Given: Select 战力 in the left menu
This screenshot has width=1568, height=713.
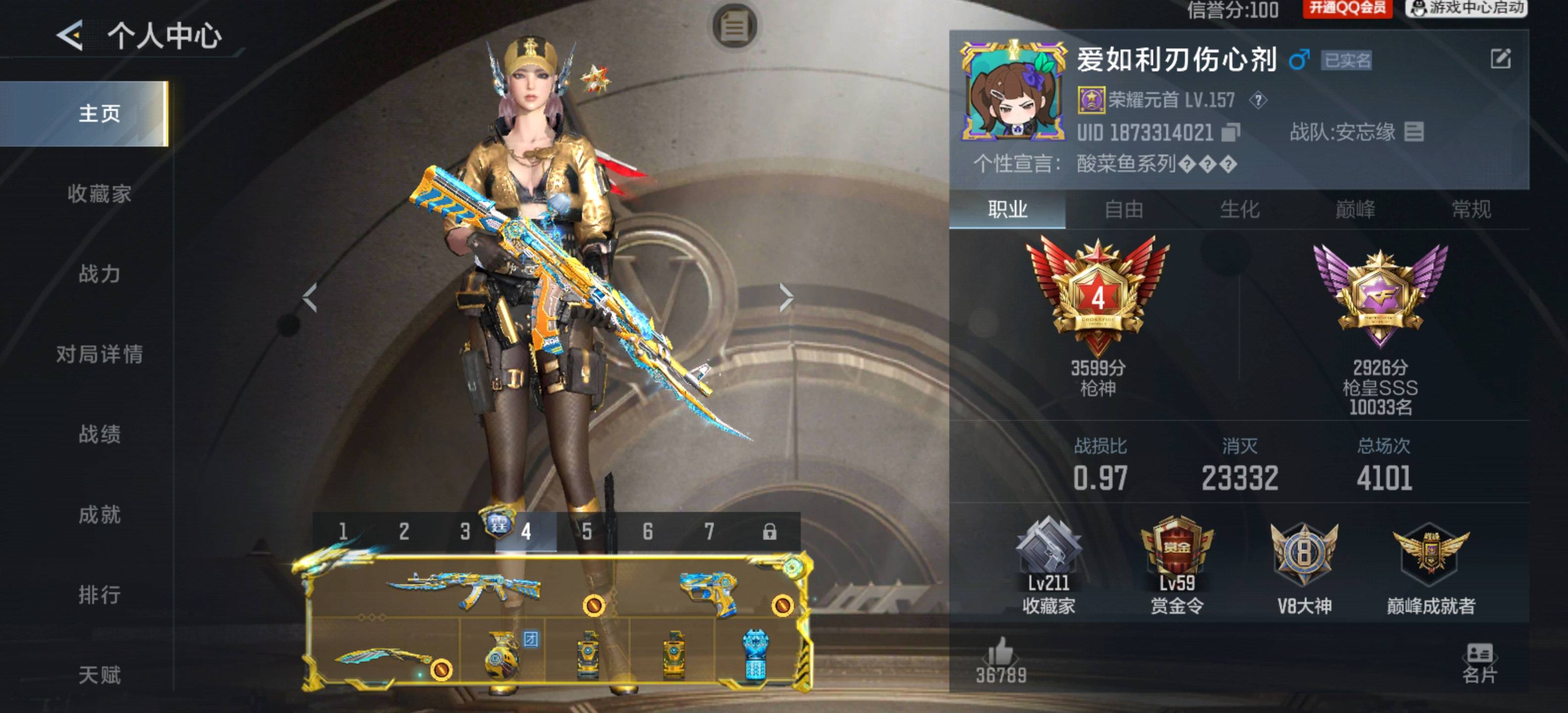Looking at the screenshot, I should point(99,274).
